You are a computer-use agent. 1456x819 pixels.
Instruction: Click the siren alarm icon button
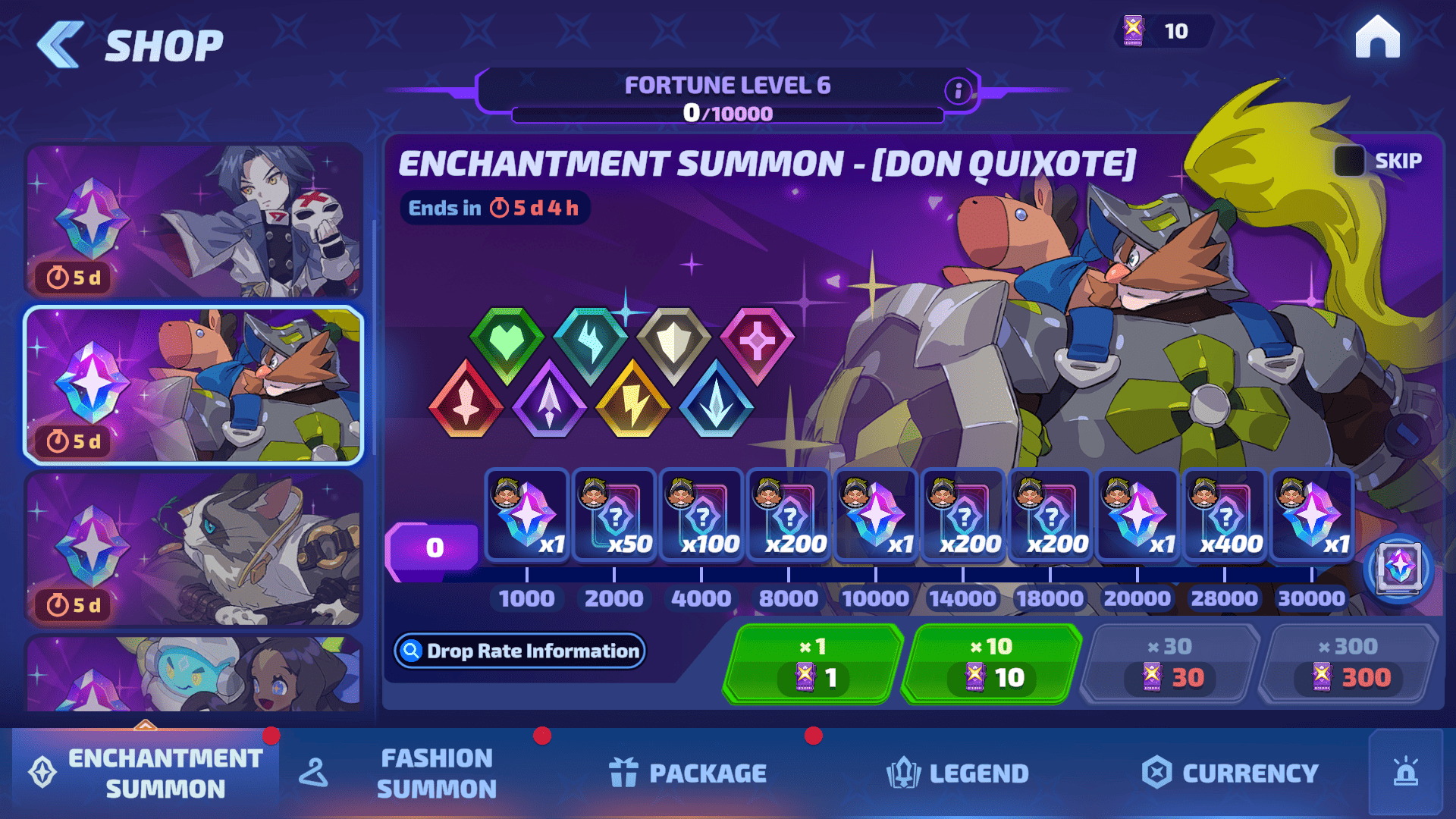(1405, 772)
